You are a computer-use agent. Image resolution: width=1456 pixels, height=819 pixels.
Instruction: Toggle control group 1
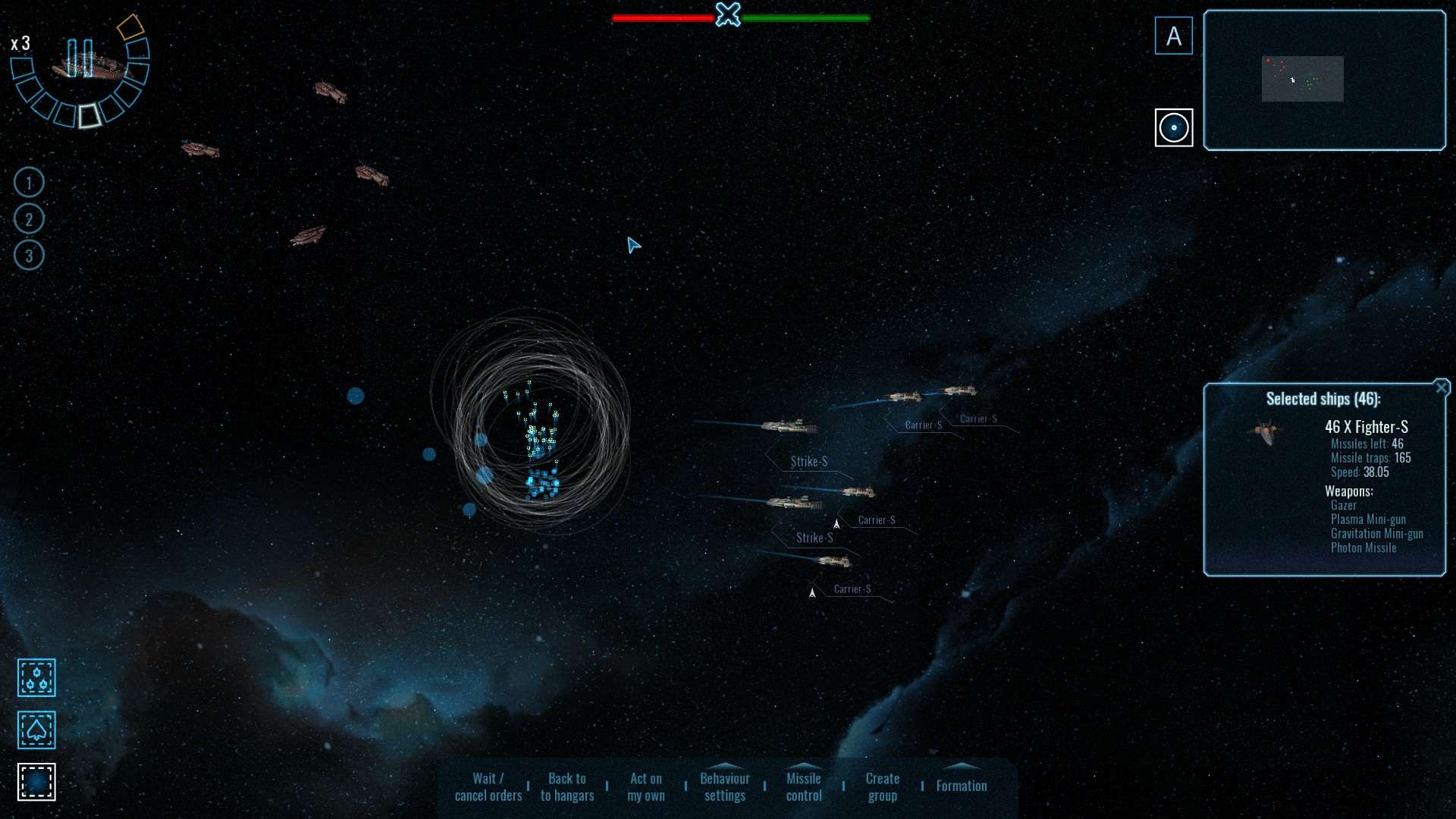(x=29, y=182)
